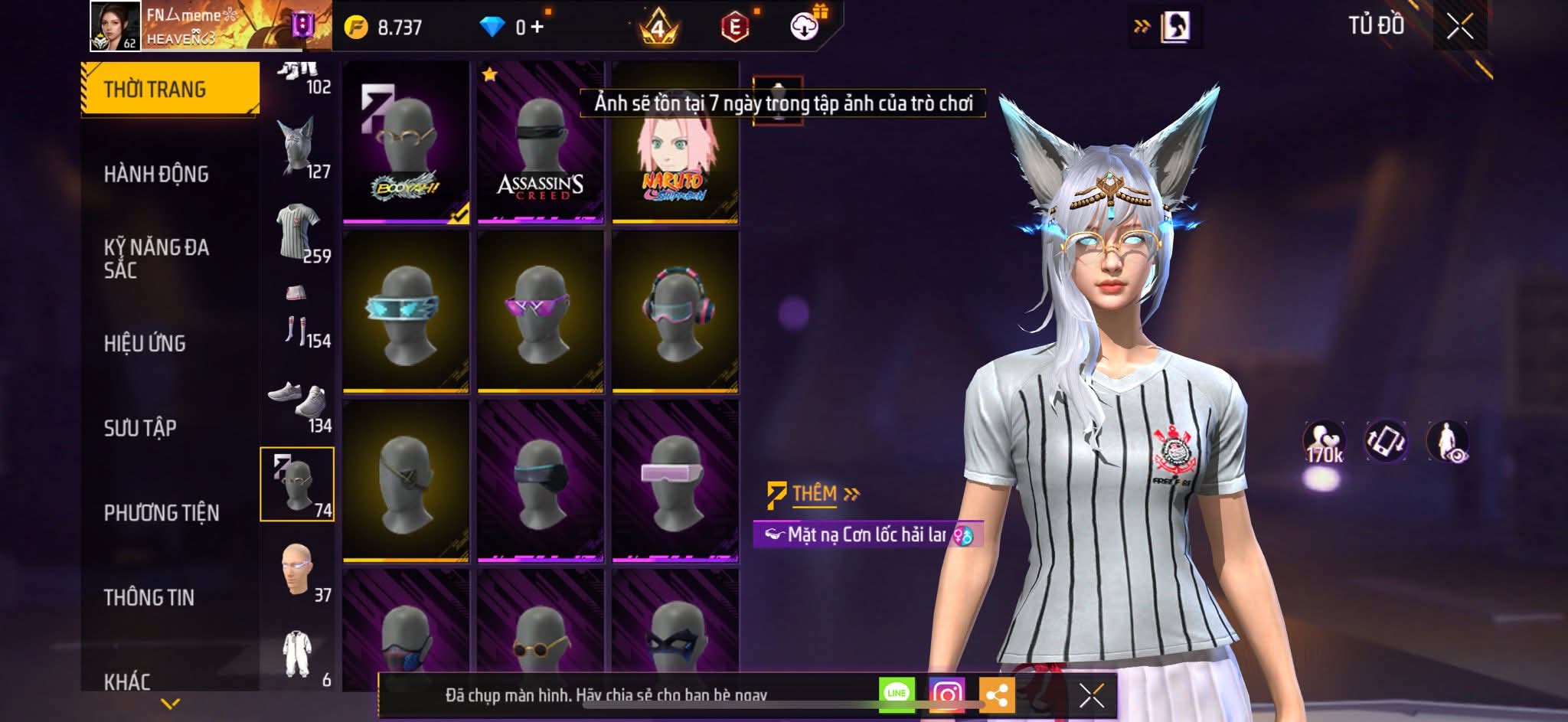Open the HÀNH ĐỘNG section
Image resolution: width=1568 pixels, height=722 pixels.
pos(156,174)
